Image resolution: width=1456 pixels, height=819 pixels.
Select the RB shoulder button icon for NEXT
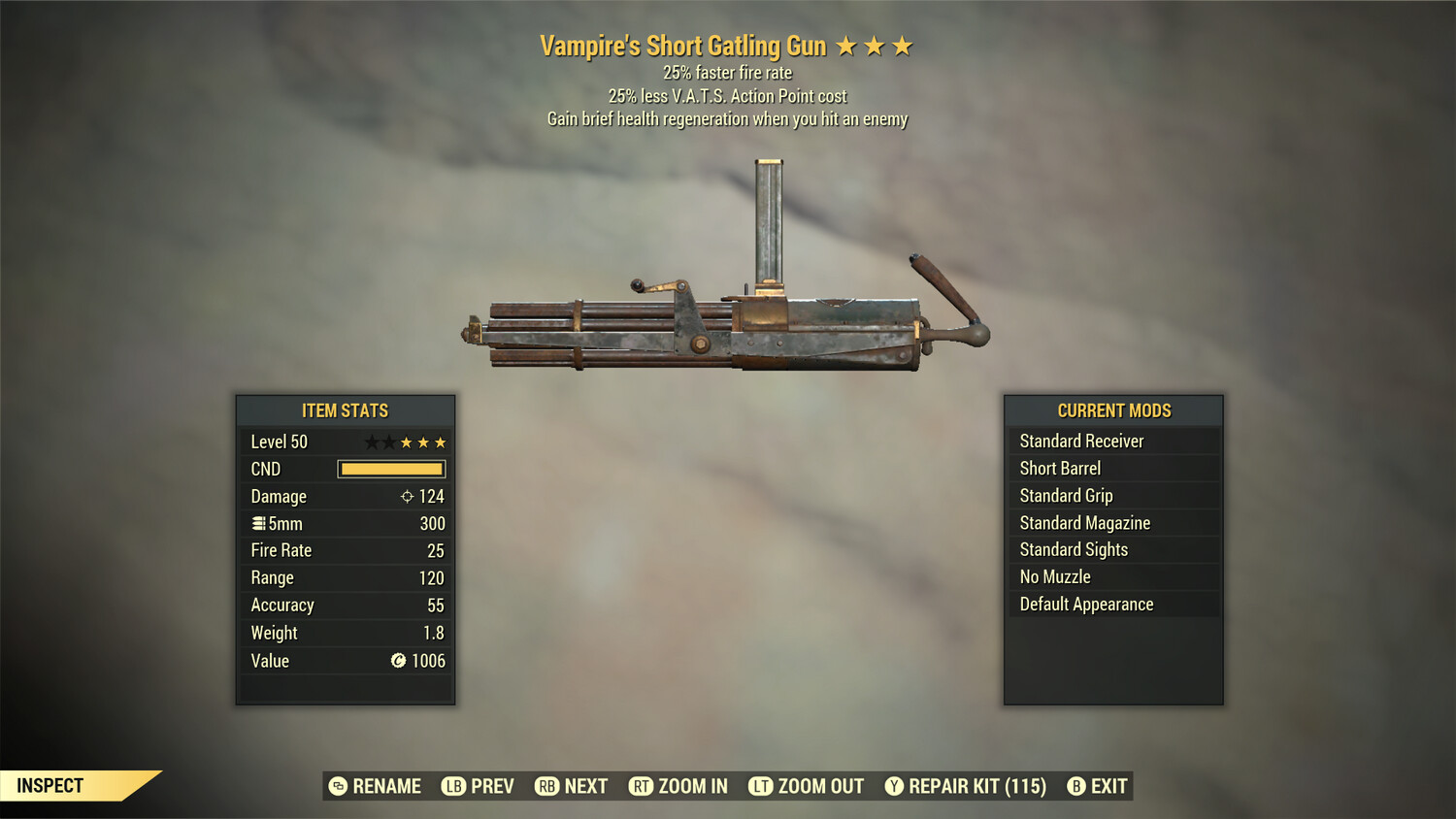(546, 786)
